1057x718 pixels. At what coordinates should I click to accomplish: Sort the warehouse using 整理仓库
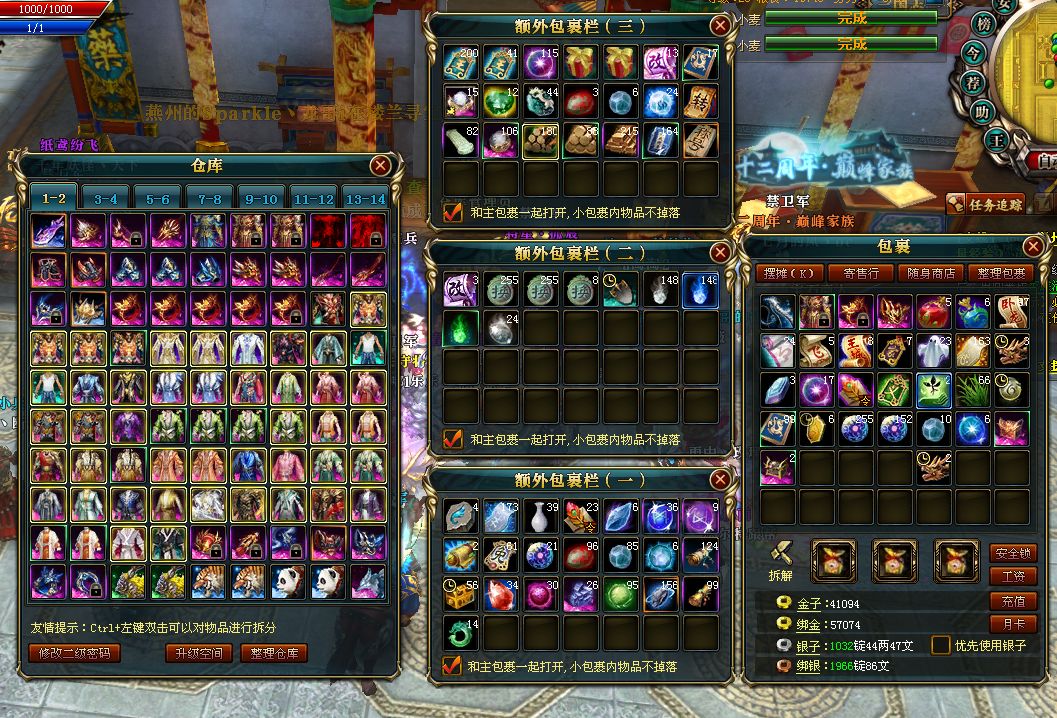[x=273, y=653]
